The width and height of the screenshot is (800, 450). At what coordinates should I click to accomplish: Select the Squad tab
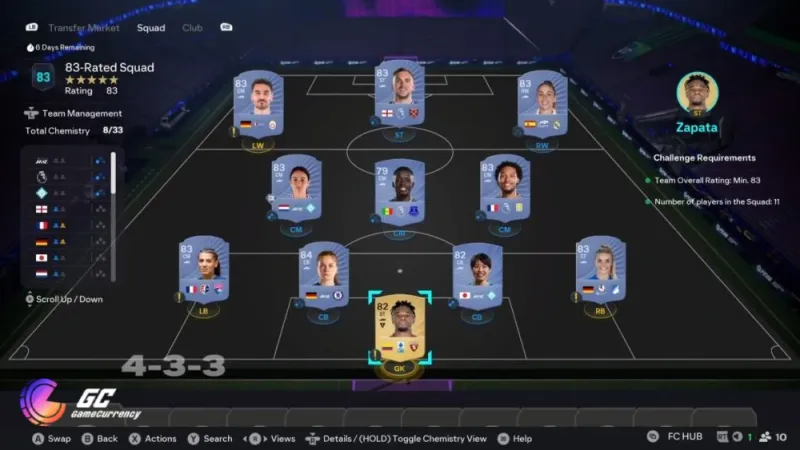[x=153, y=28]
